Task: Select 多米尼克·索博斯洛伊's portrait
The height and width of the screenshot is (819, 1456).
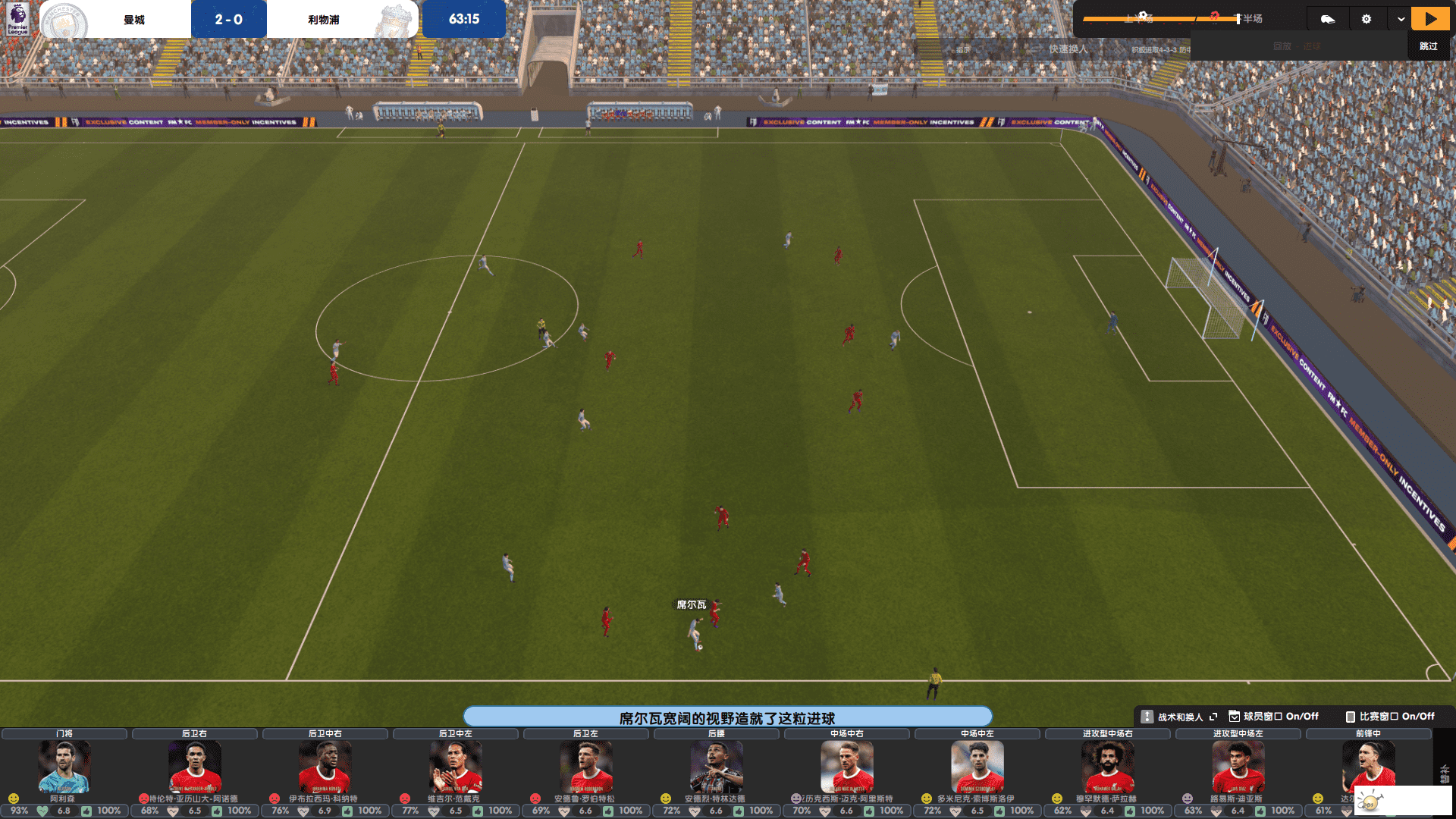Action: pos(977,767)
